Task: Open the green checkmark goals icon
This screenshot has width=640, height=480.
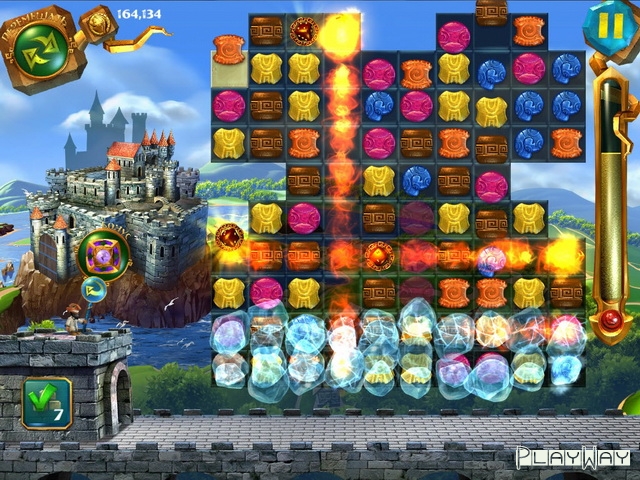Action: [x=46, y=403]
